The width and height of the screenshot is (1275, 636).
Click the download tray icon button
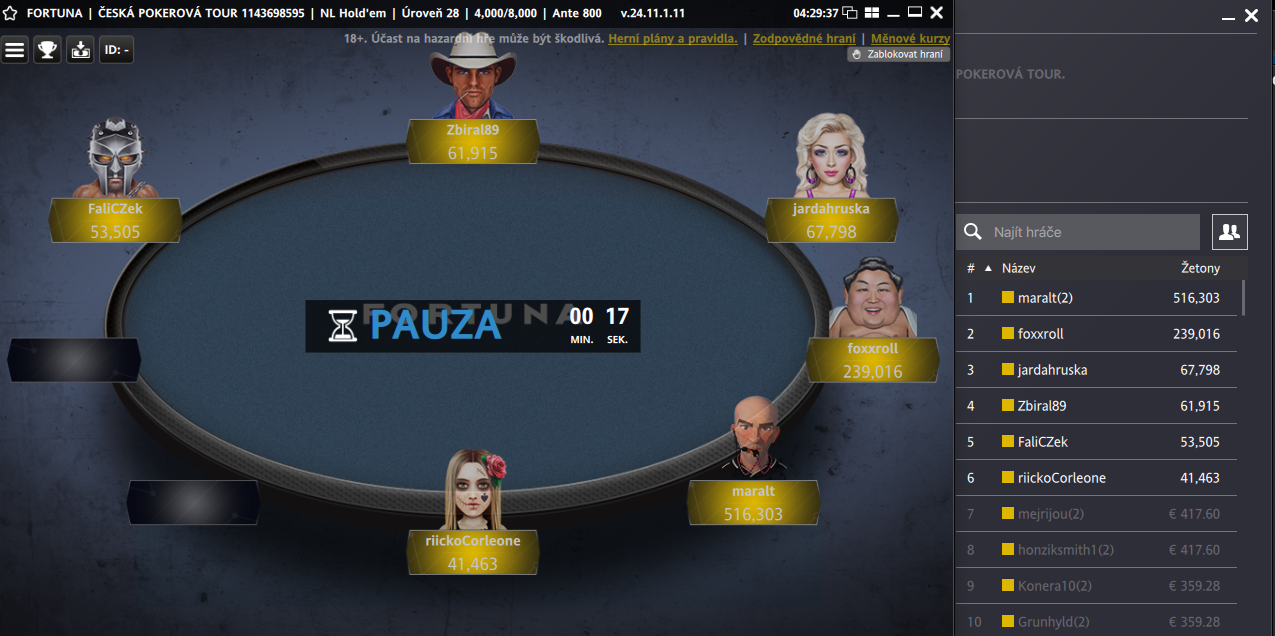tap(80, 50)
